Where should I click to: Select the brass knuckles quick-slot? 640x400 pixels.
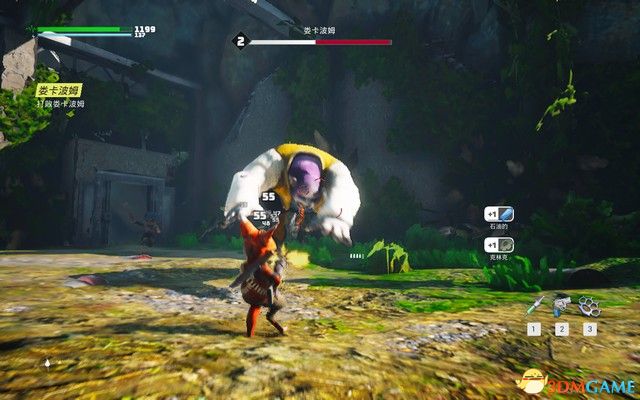click(588, 305)
